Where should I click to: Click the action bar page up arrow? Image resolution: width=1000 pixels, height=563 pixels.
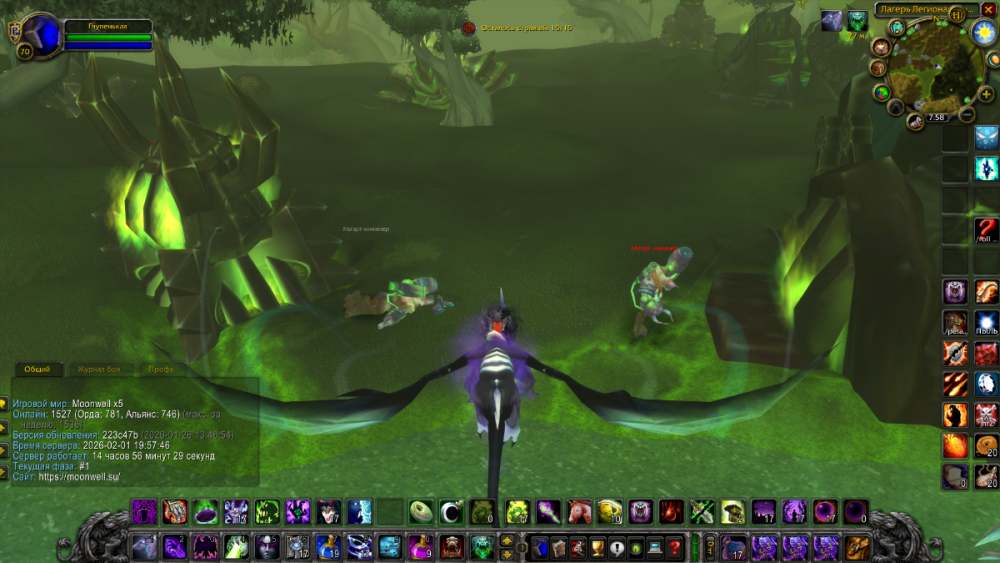click(506, 541)
